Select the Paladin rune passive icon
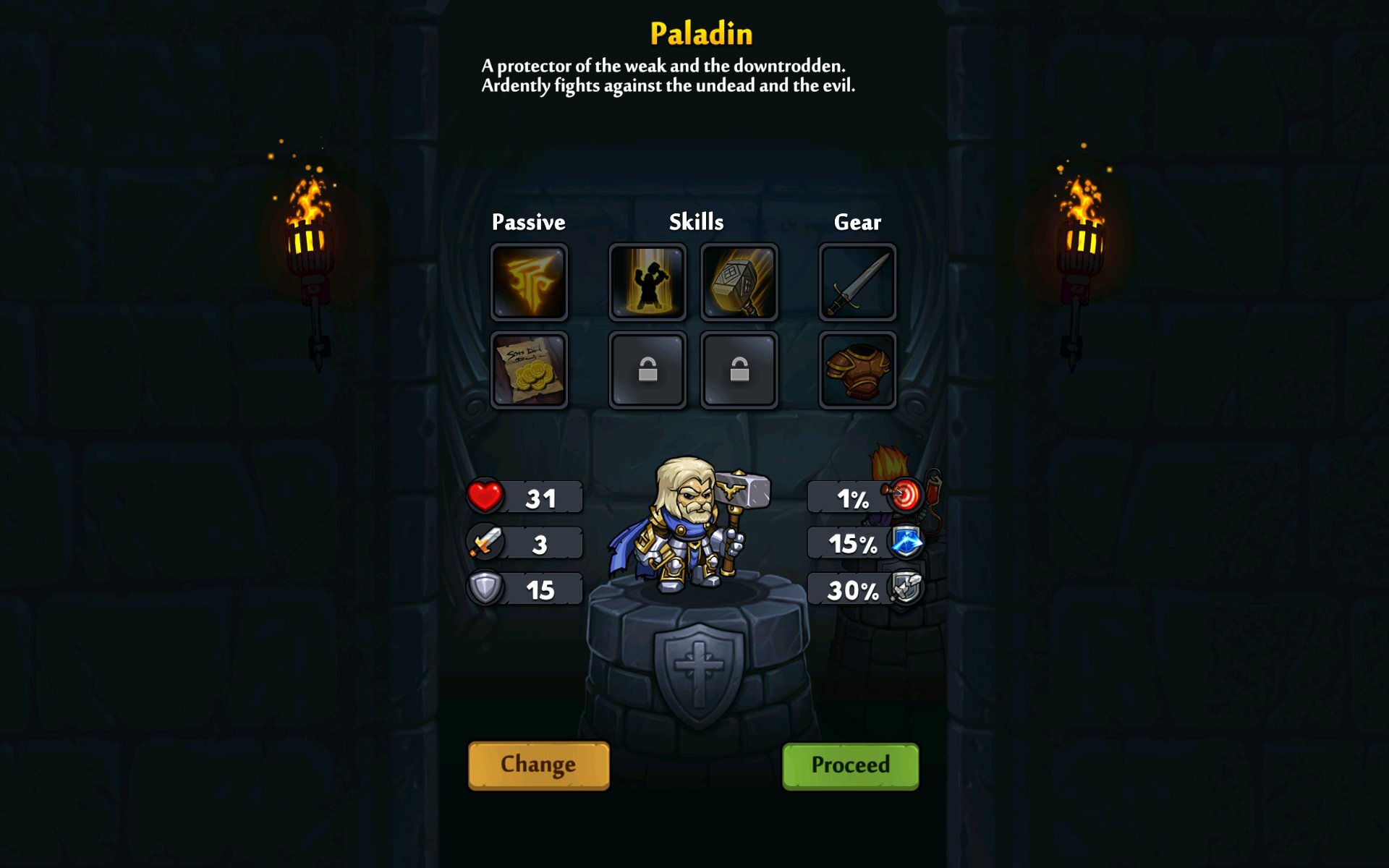The width and height of the screenshot is (1389, 868). coord(529,282)
